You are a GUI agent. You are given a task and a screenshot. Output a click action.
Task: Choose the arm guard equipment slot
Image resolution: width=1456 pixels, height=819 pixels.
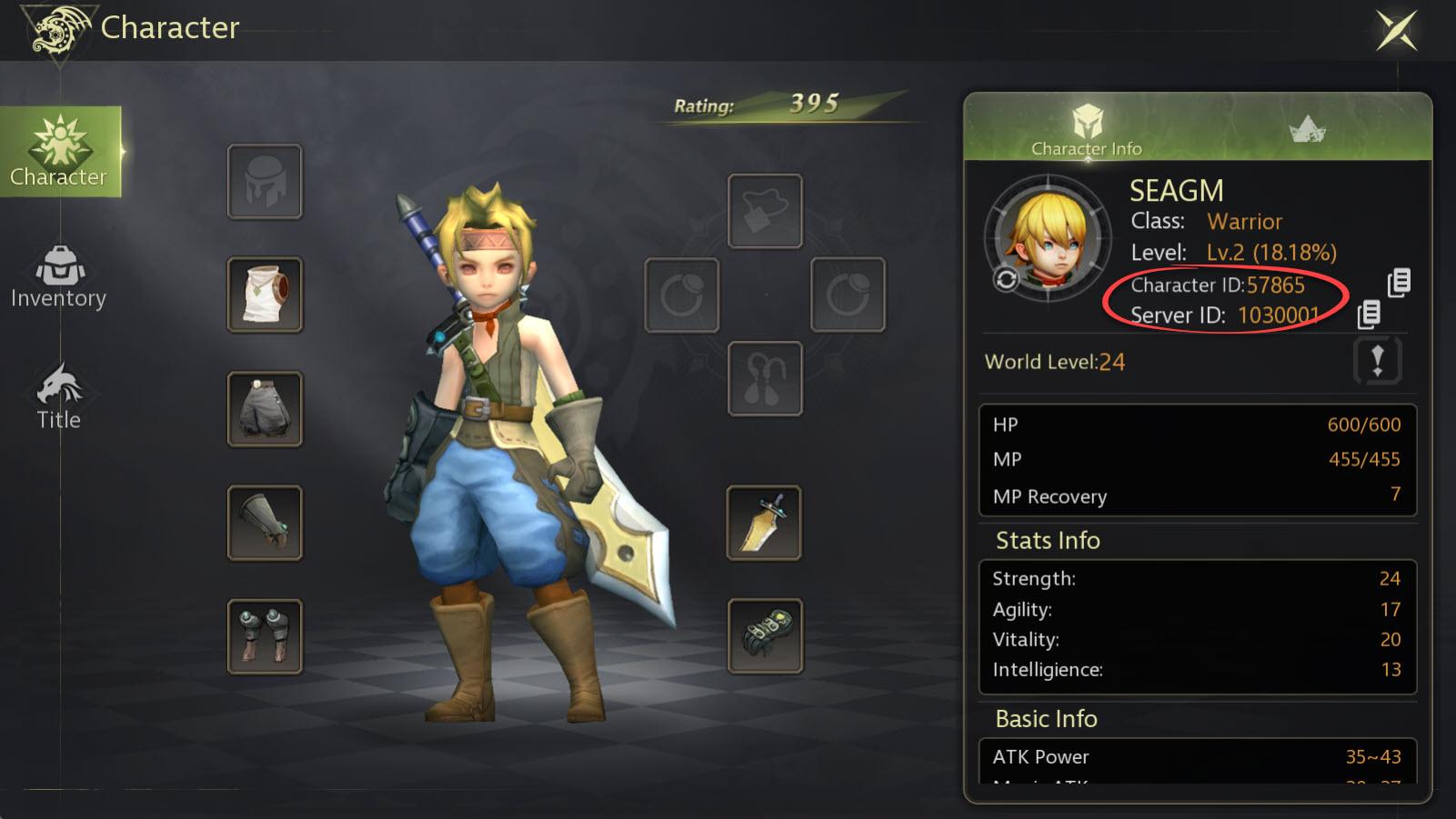coord(265,523)
